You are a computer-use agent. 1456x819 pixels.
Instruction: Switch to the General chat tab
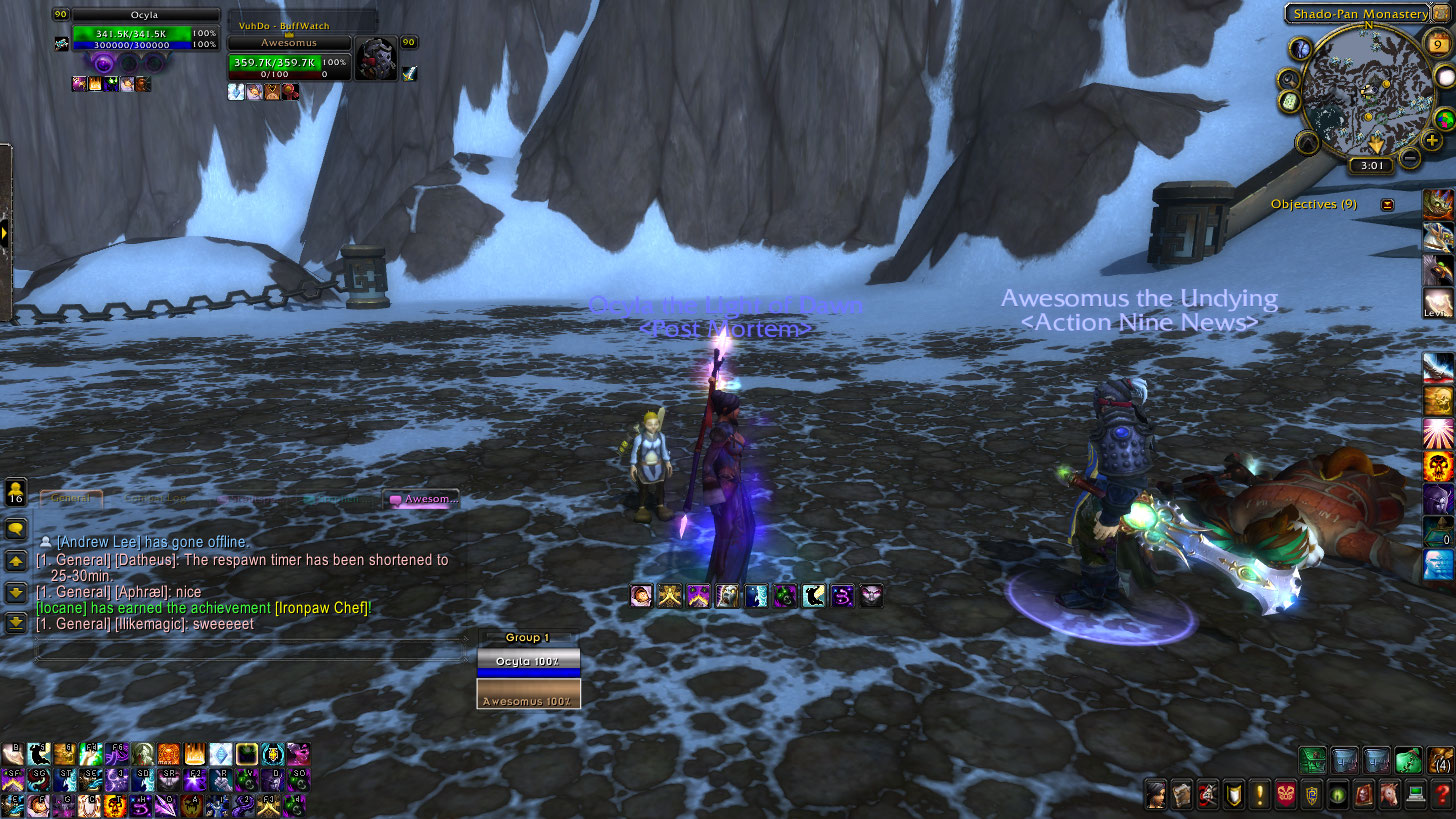click(71, 498)
